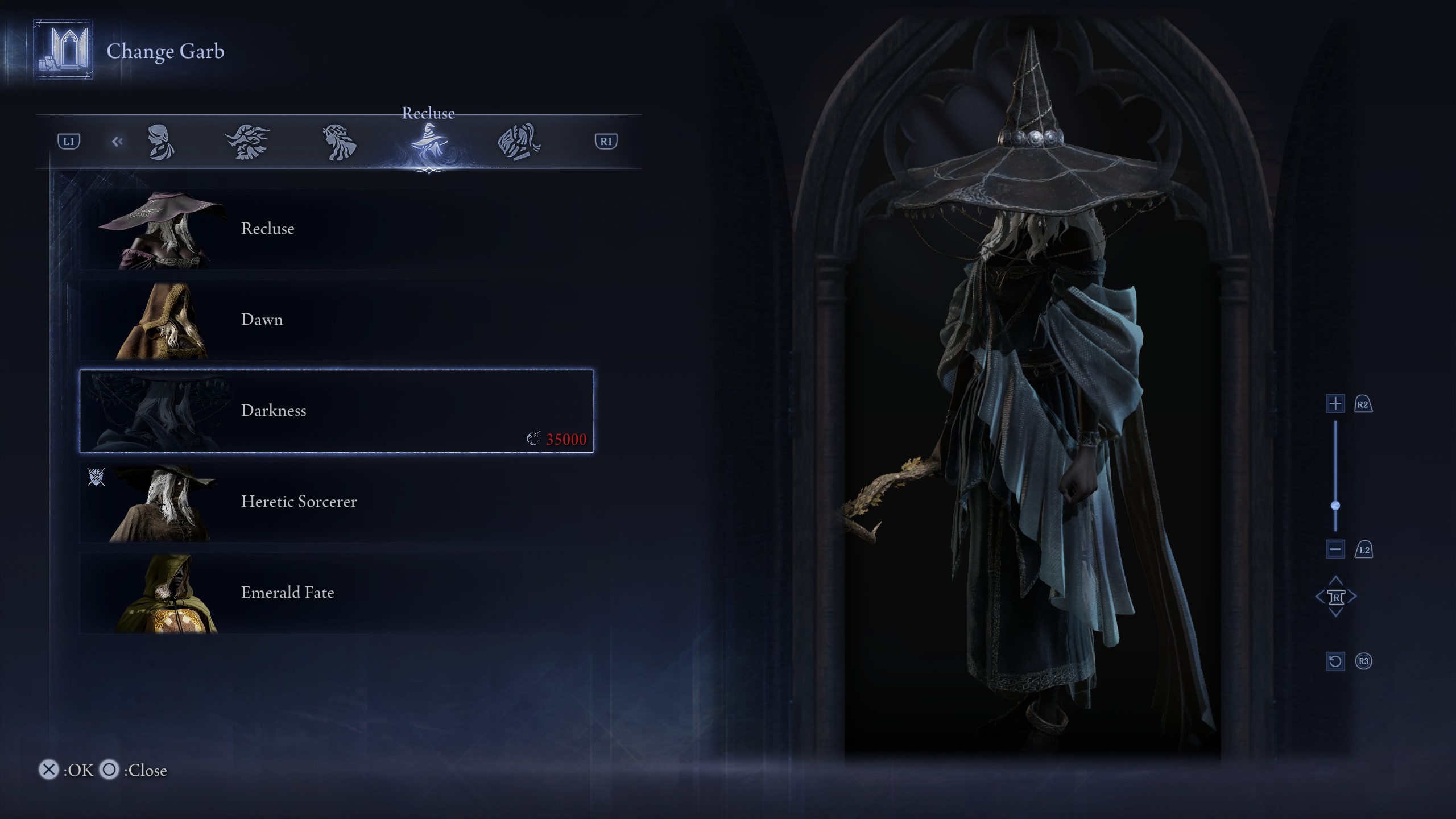Switch to the flower-crowned head character tab
Screen dimensions: 1456x819
pyautogui.click(x=340, y=142)
